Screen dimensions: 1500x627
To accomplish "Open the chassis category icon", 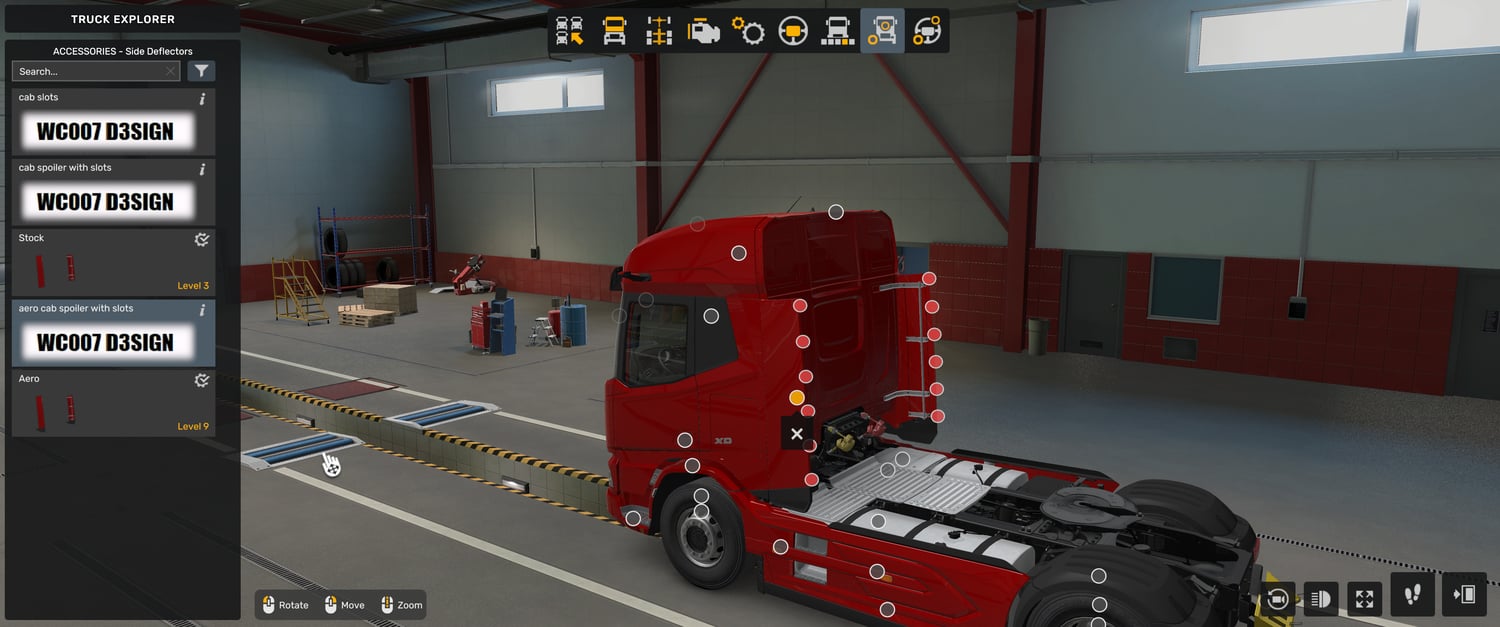I will pos(659,31).
